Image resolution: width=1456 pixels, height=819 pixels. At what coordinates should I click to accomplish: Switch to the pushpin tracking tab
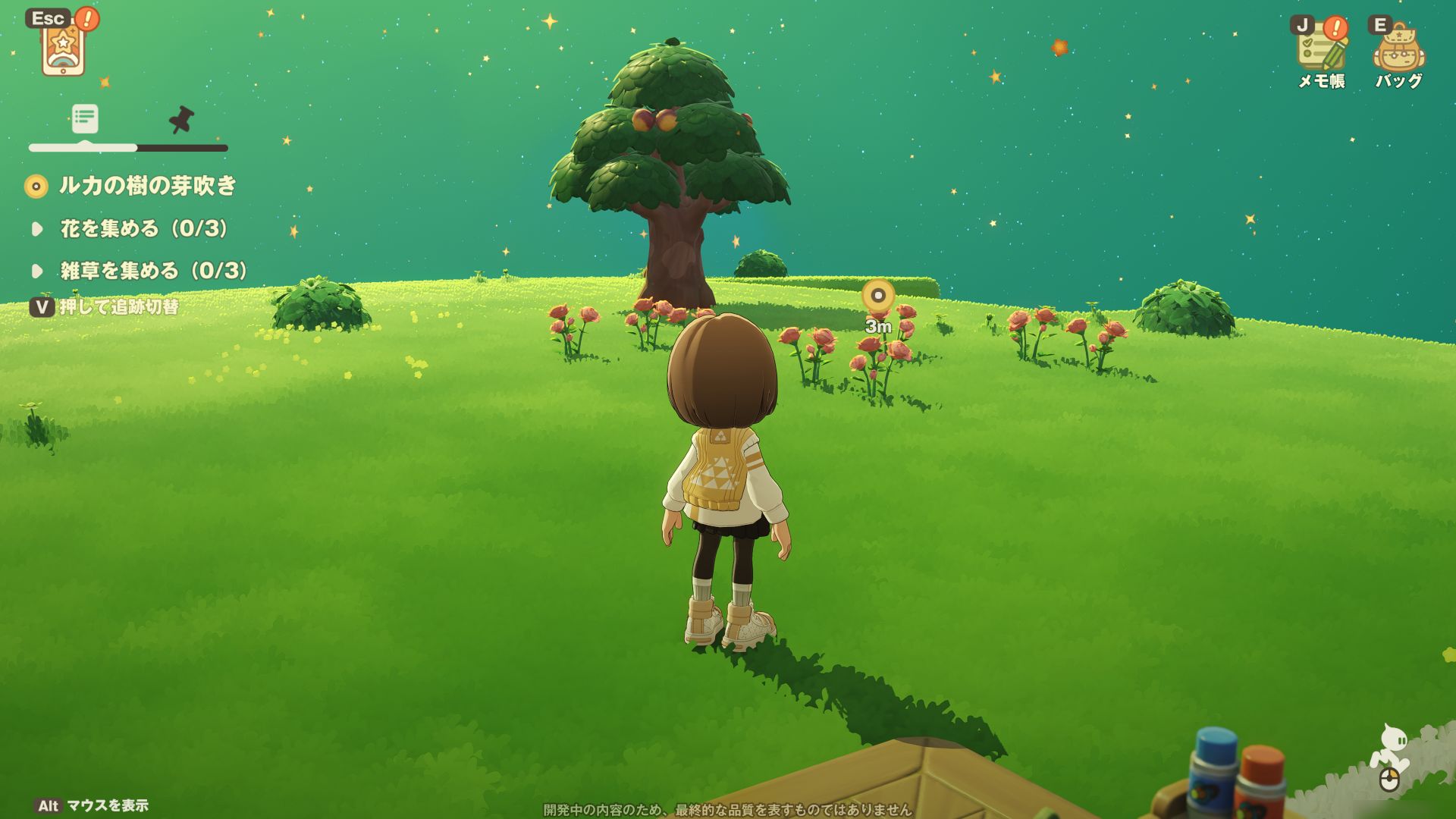pos(181,120)
